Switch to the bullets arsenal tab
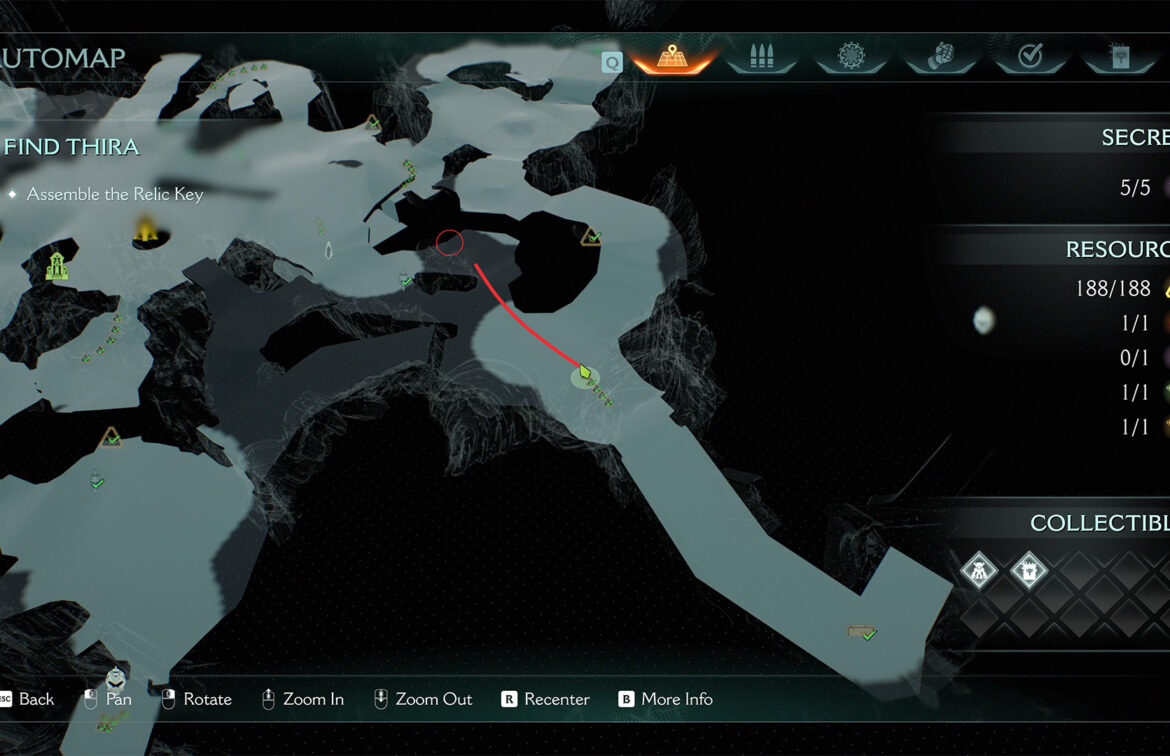This screenshot has height=756, width=1170. coord(763,57)
